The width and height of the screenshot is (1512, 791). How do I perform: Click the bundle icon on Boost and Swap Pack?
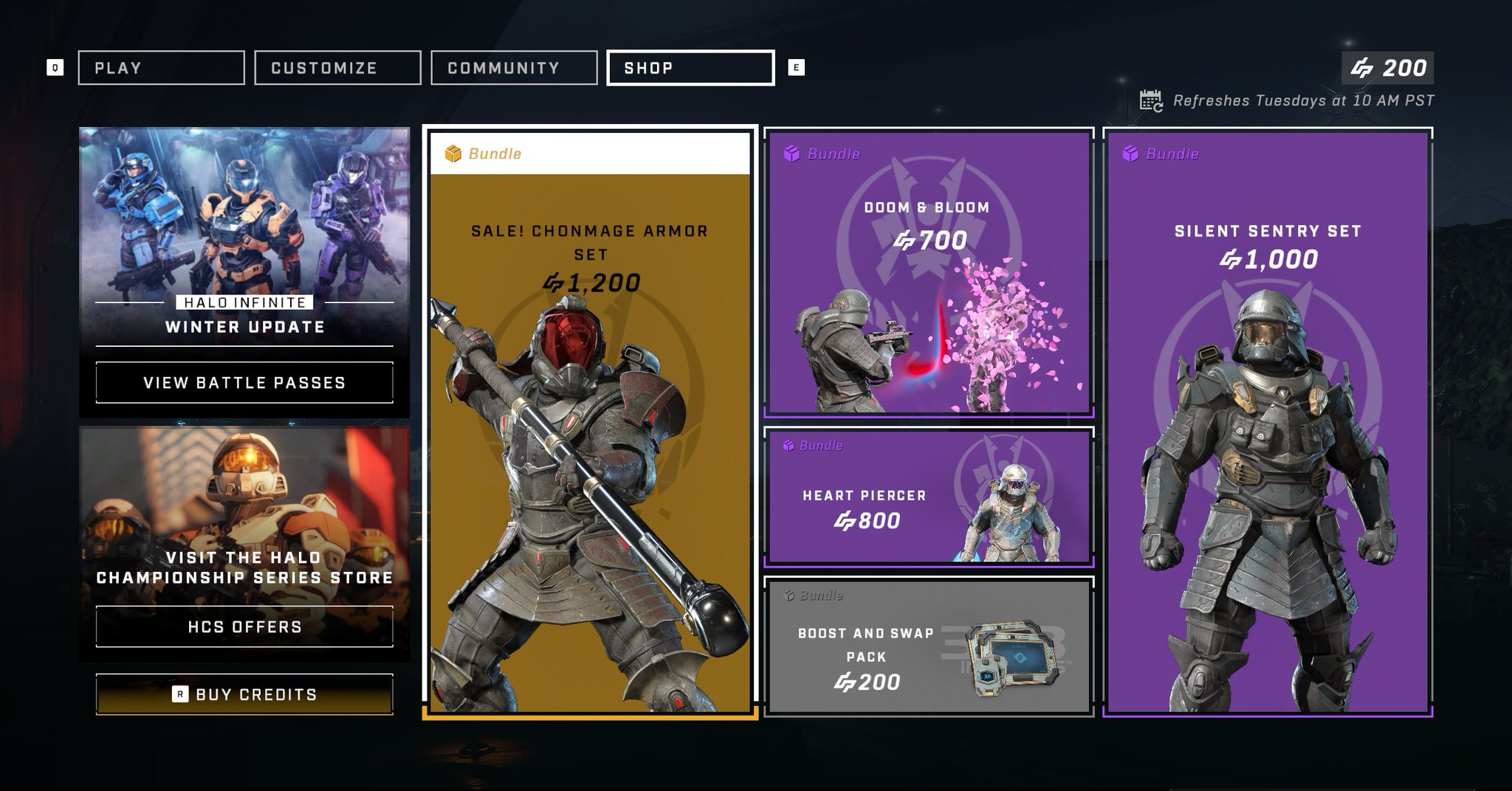pyautogui.click(x=790, y=595)
